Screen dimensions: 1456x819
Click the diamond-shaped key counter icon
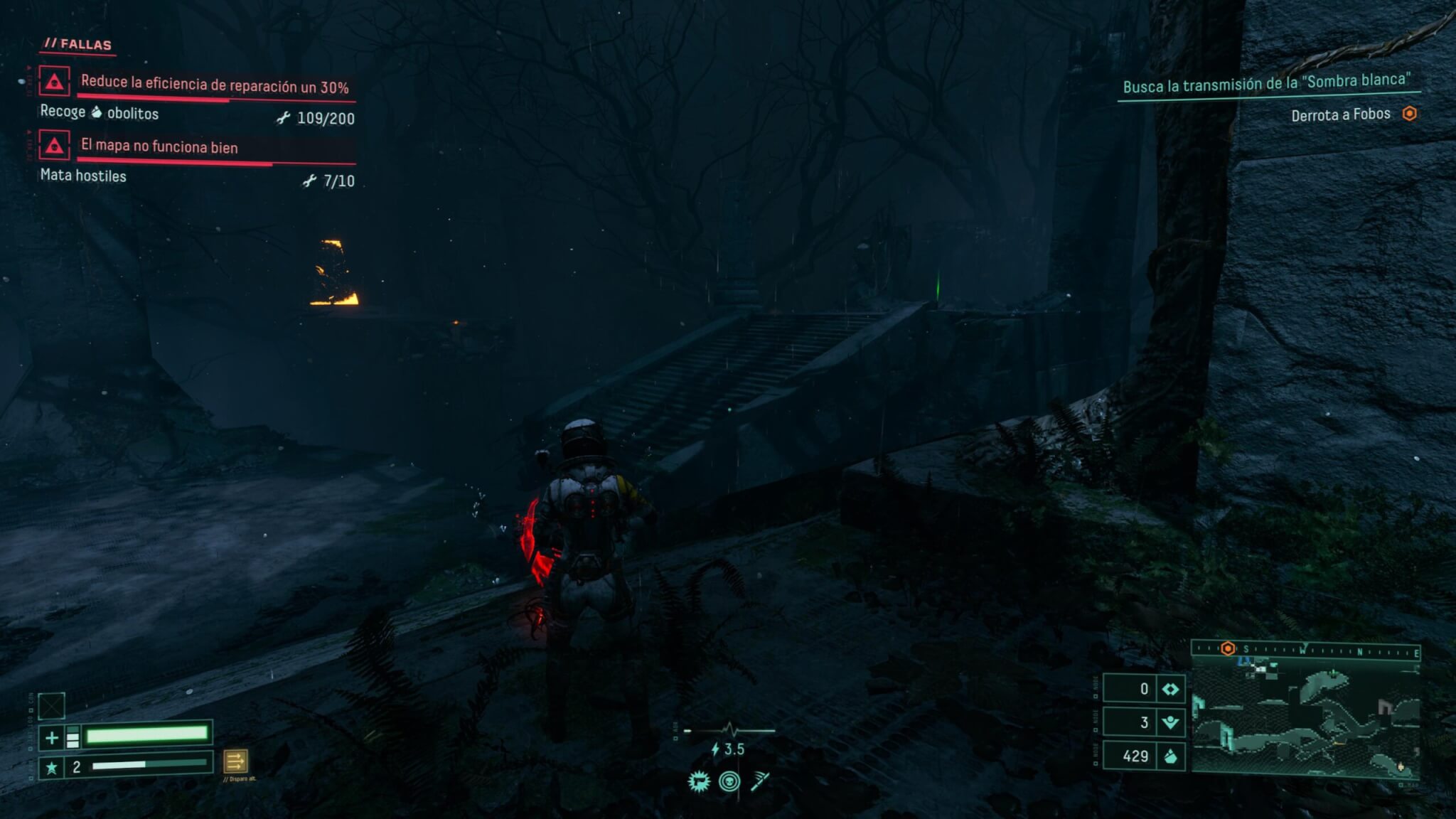pyautogui.click(x=1170, y=689)
